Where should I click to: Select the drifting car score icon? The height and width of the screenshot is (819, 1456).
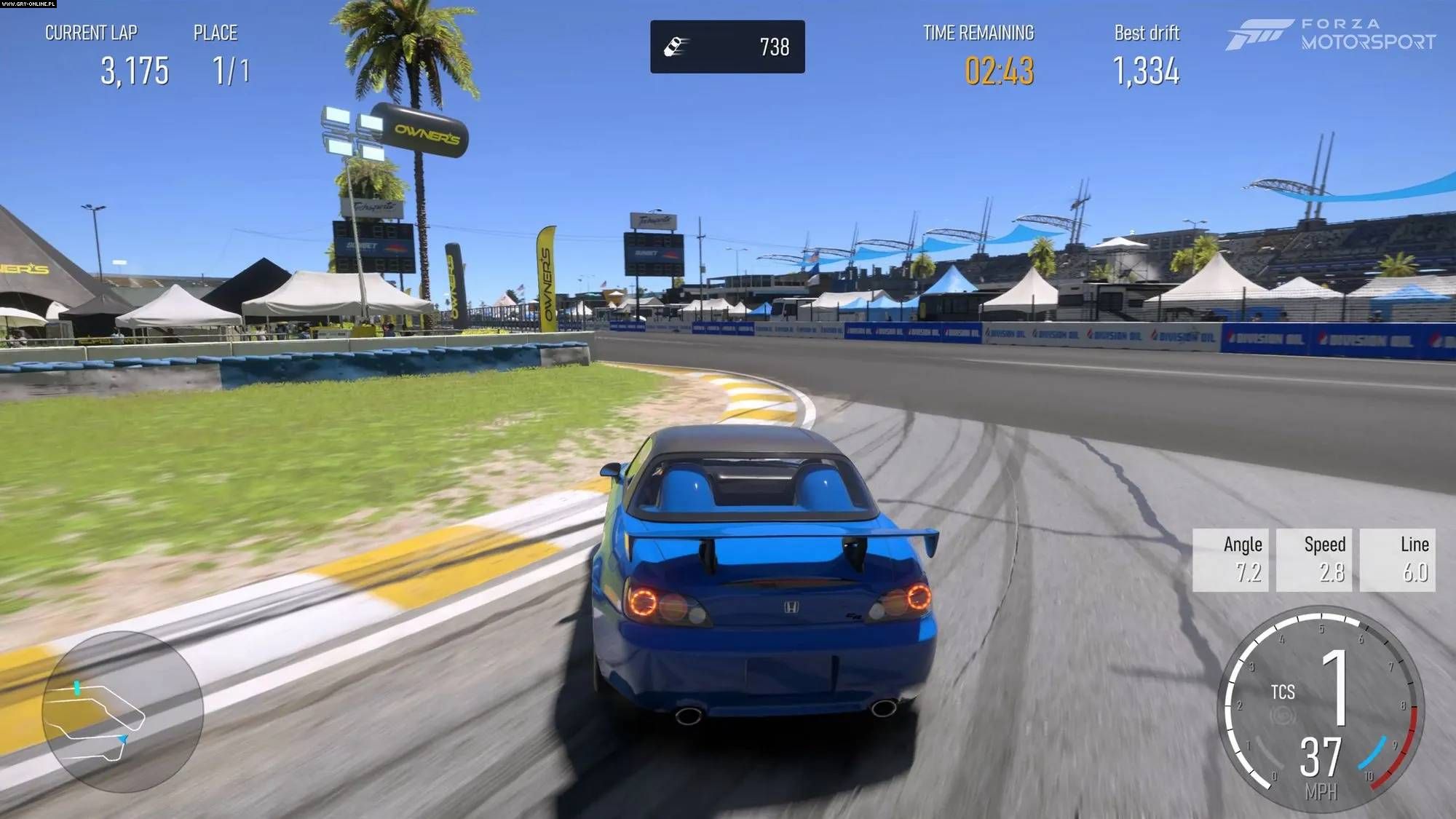(676, 47)
